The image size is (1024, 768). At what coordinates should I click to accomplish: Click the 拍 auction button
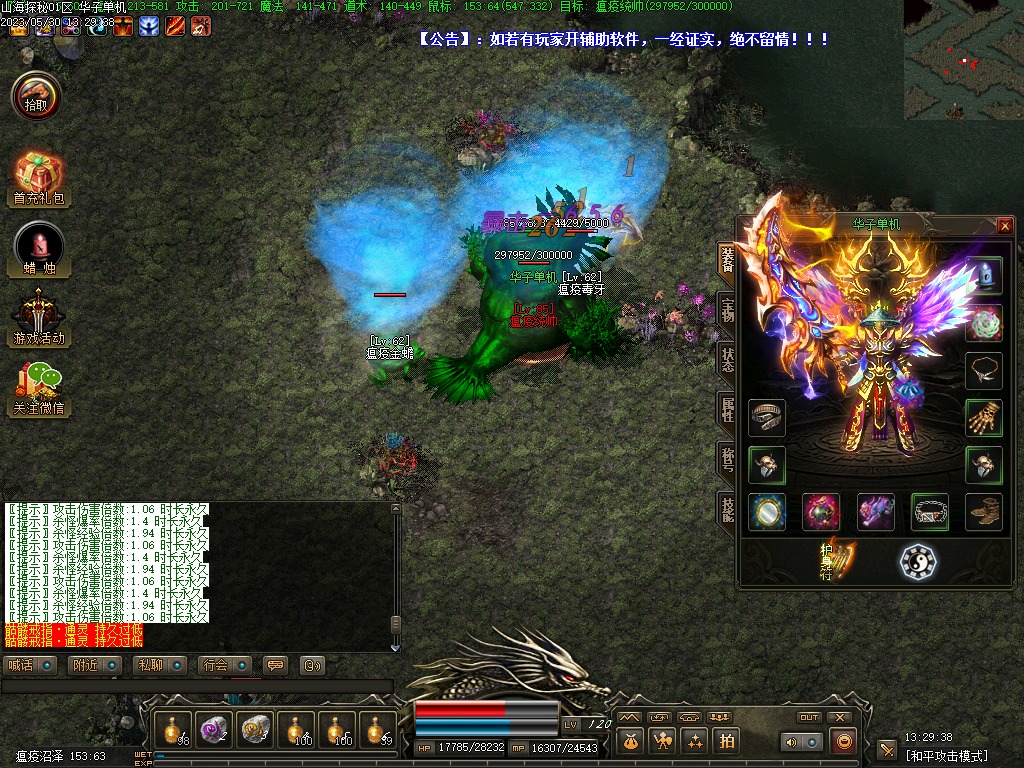point(727,741)
